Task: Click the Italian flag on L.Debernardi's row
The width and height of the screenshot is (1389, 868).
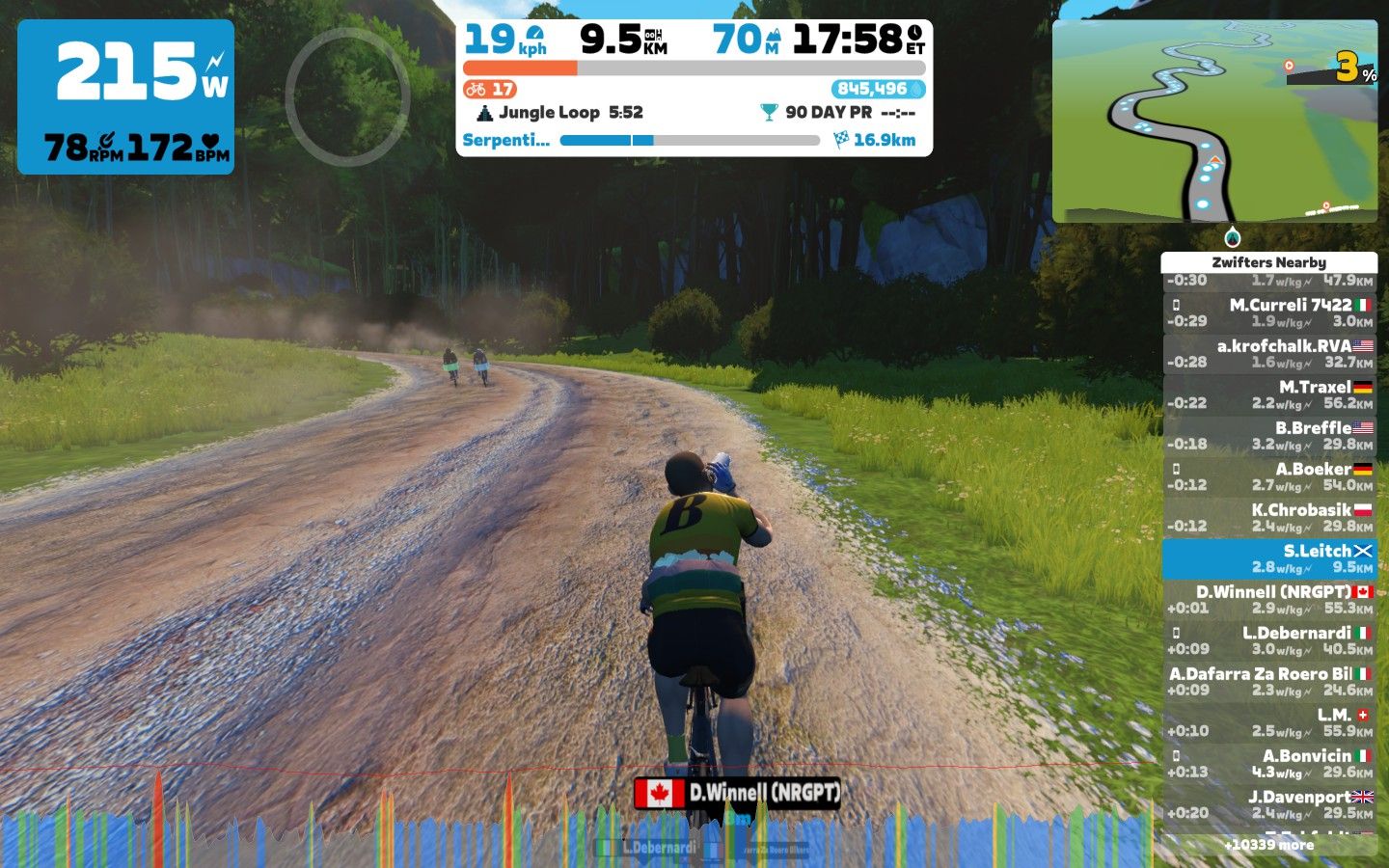Action: (x=1365, y=634)
